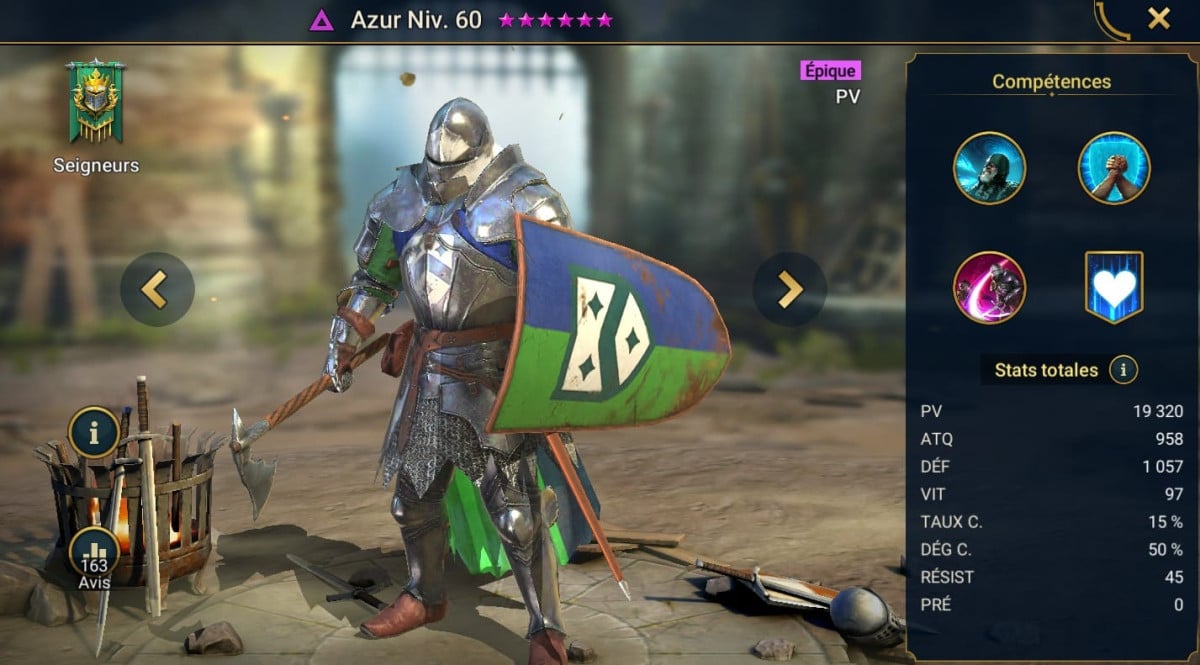The height and width of the screenshot is (665, 1200).
Task: Show the next champion with right arrow
Action: (x=789, y=289)
